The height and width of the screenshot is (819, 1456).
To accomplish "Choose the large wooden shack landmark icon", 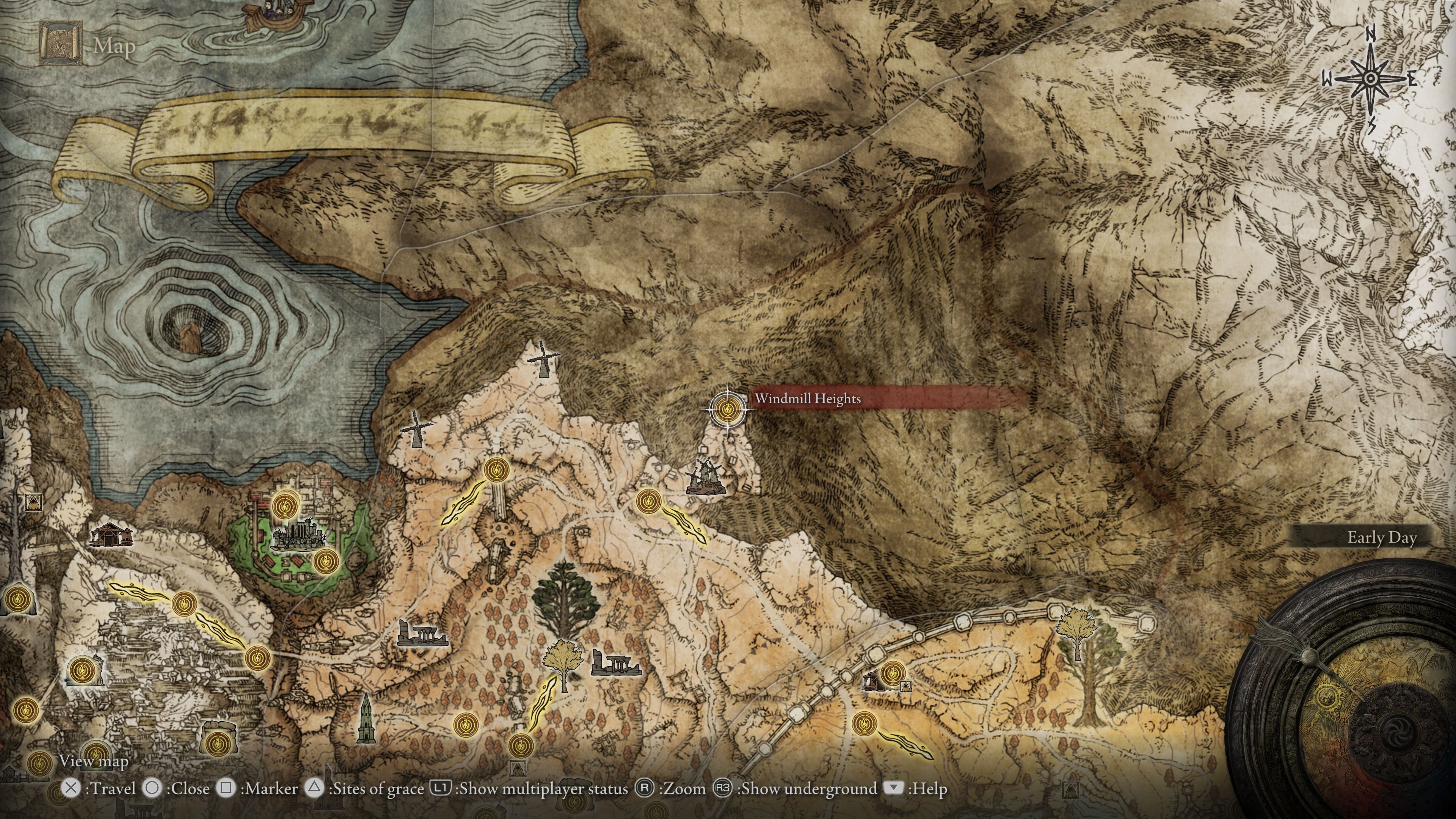I will (111, 535).
